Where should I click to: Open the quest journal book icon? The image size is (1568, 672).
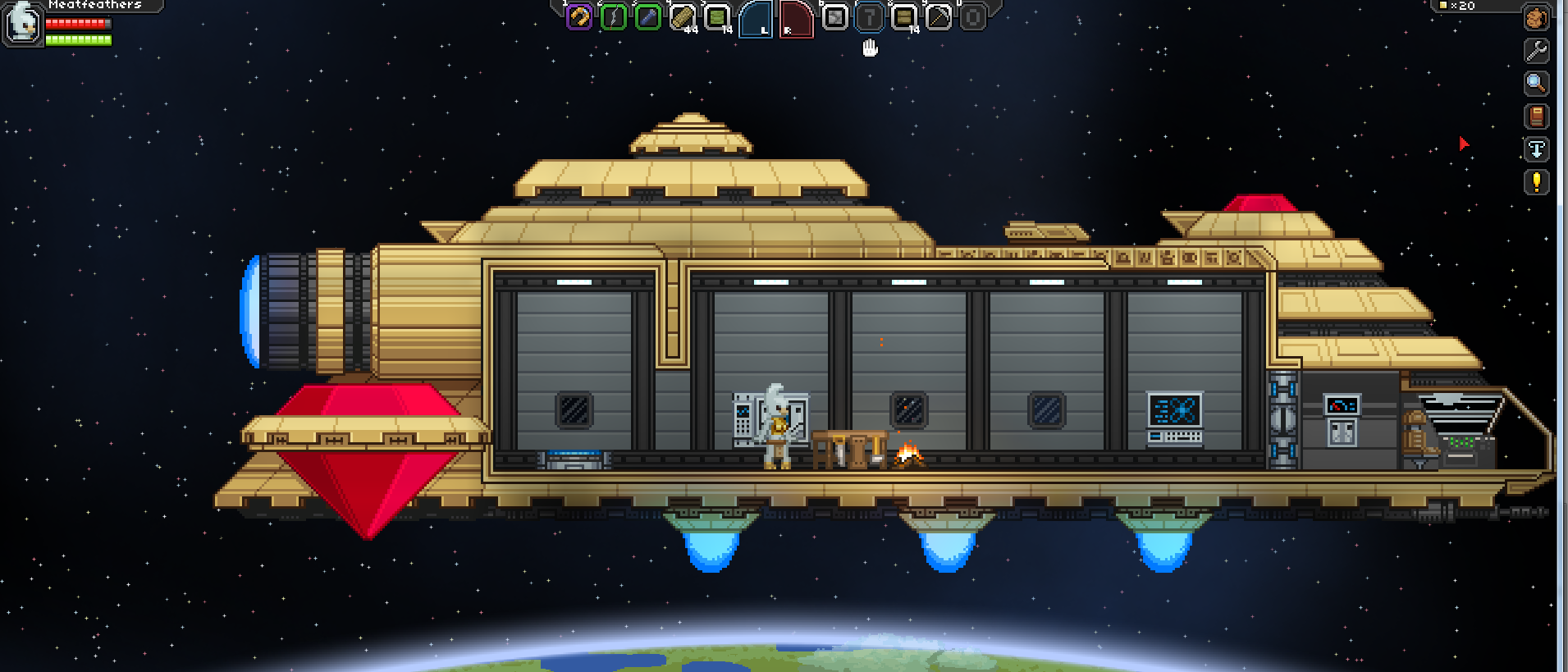1538,116
